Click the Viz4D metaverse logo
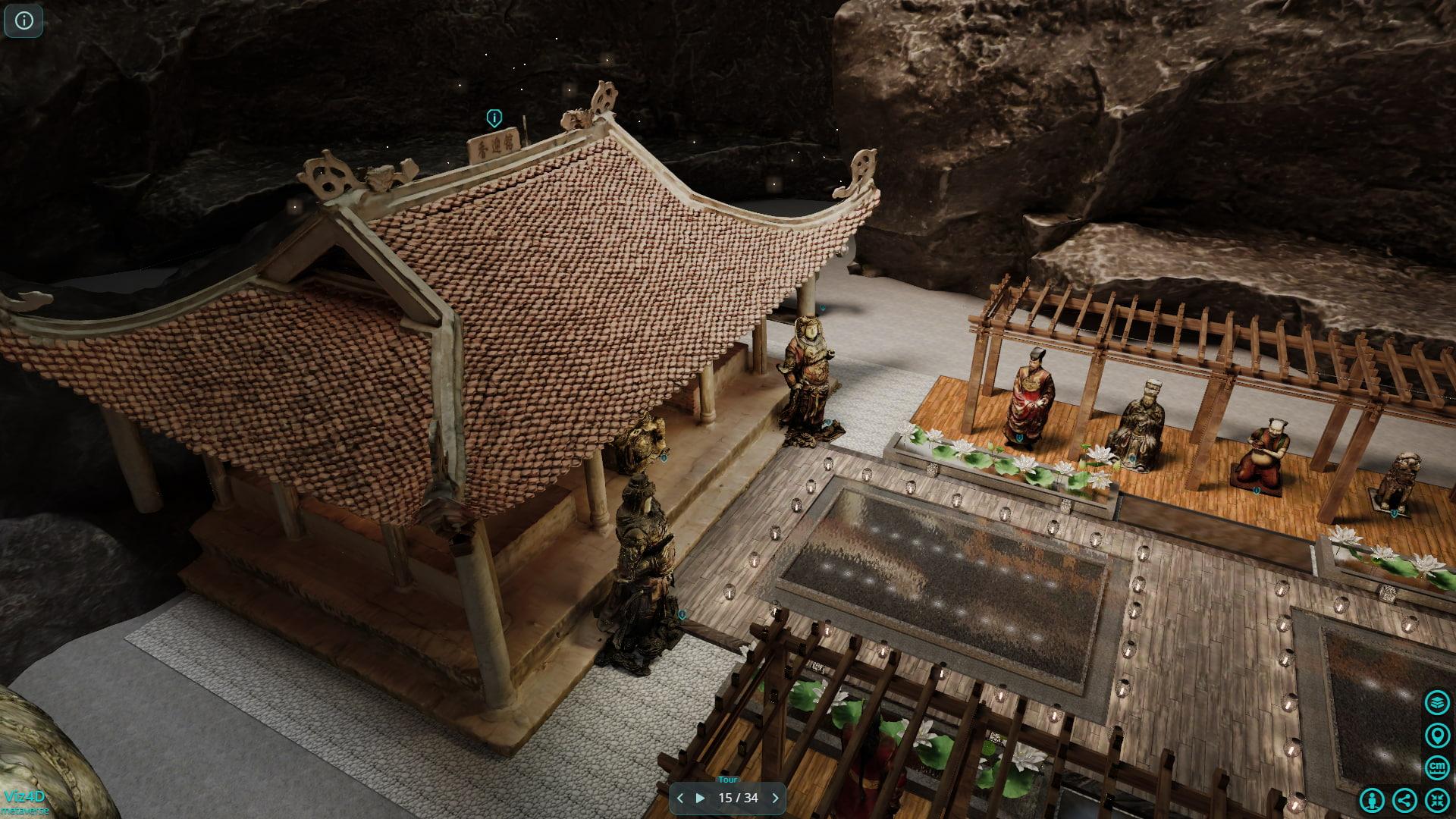The height and width of the screenshot is (819, 1456). (x=25, y=801)
